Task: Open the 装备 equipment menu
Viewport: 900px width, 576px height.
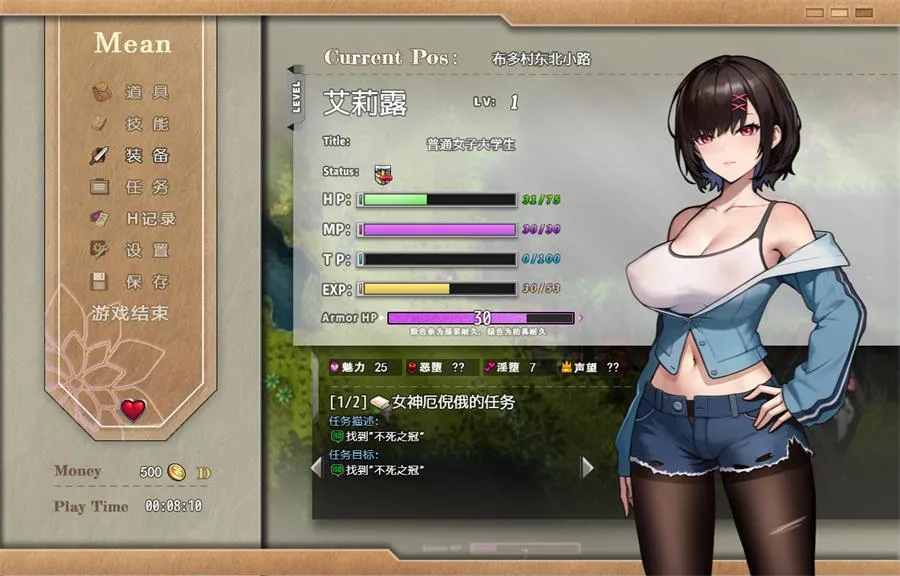Action: [x=131, y=156]
